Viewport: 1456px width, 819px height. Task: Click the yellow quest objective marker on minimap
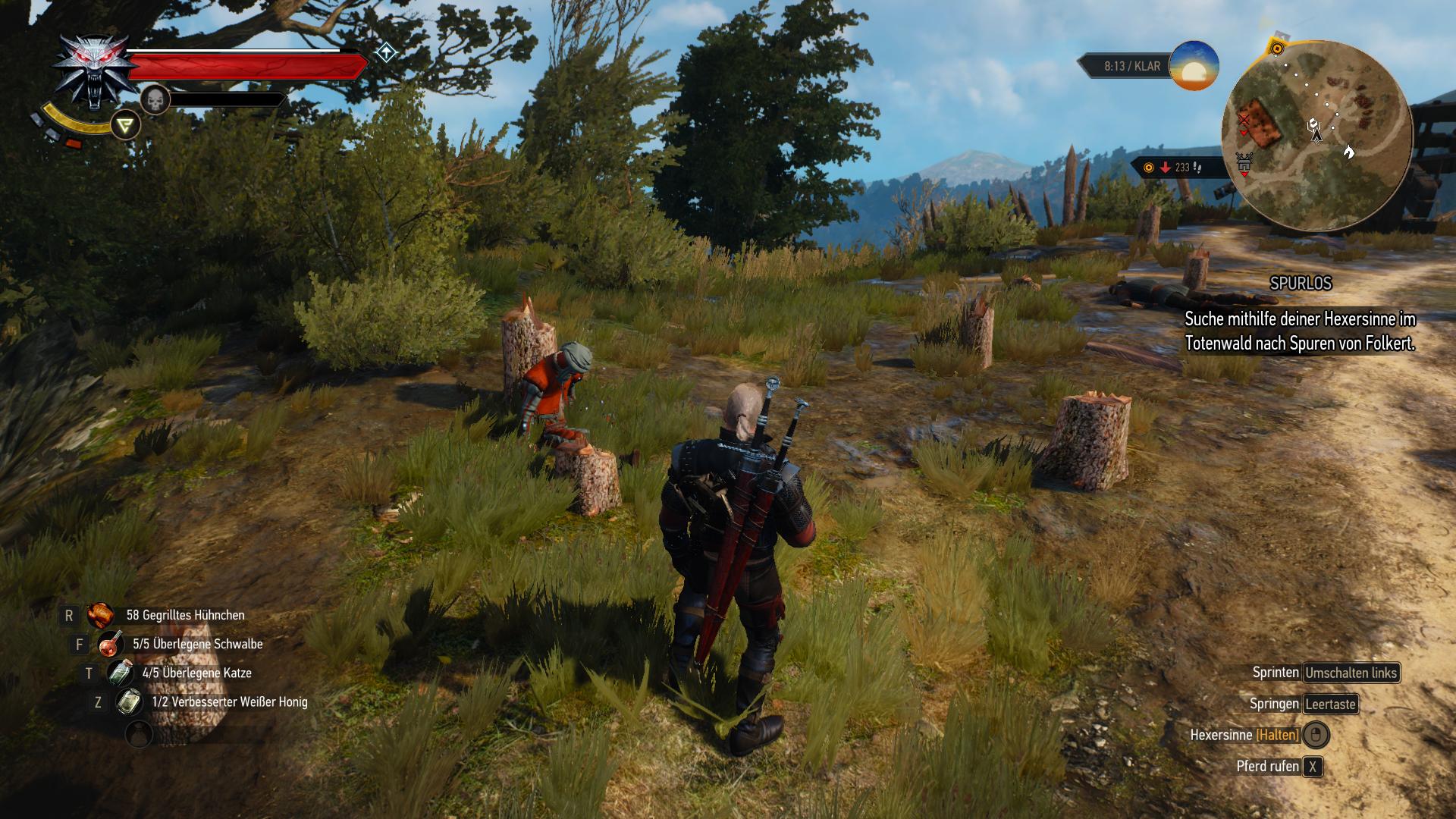(1277, 49)
